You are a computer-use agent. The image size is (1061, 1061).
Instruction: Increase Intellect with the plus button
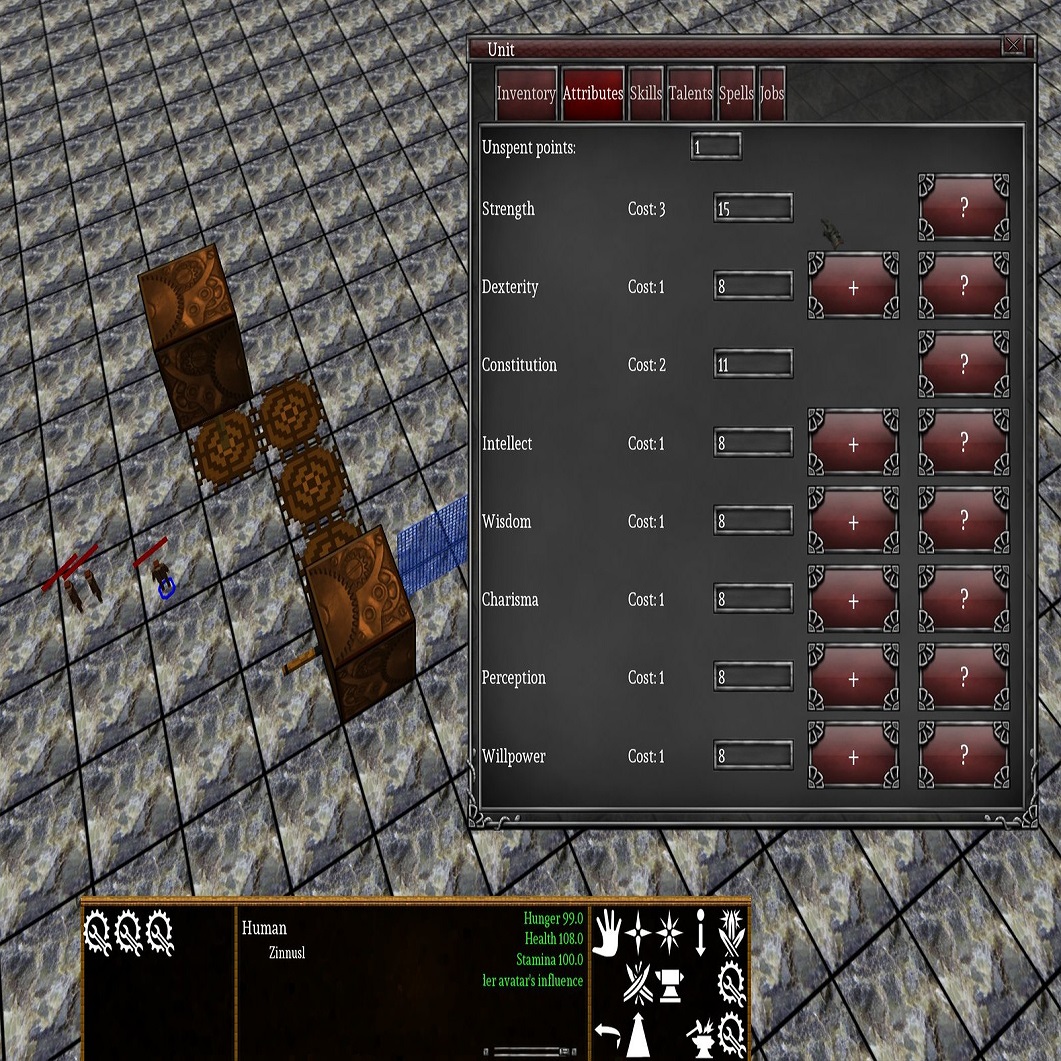pos(853,443)
